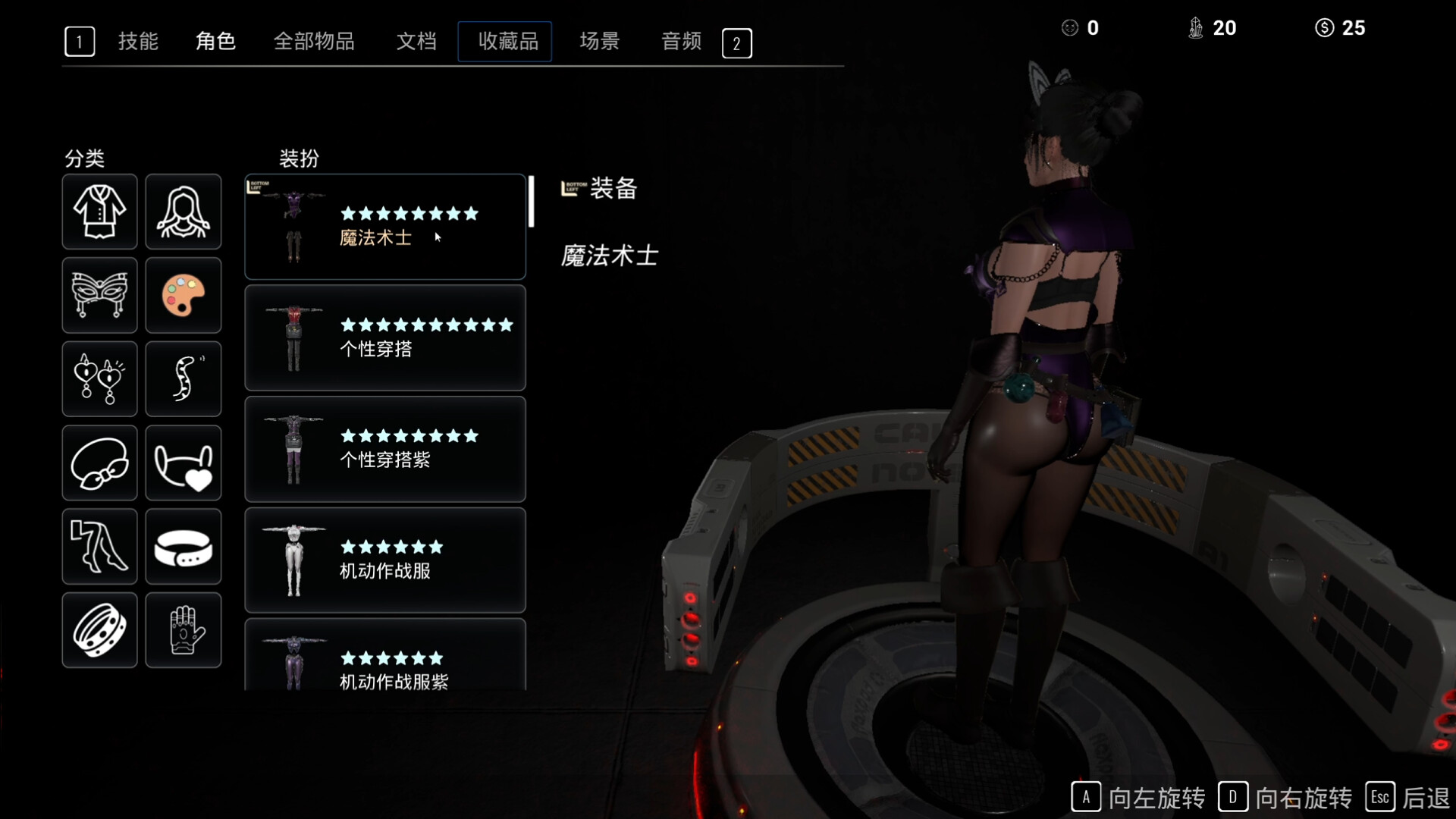
Task: Open the hairstyle category icon
Action: (x=184, y=212)
